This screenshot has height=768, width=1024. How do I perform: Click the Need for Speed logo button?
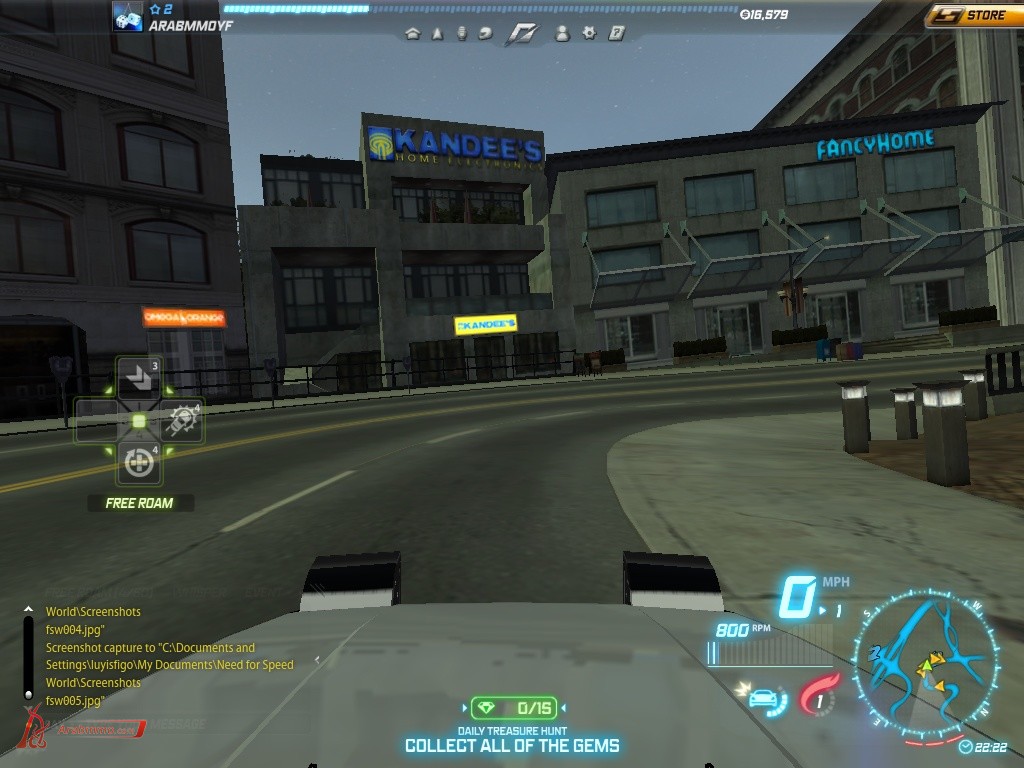click(x=521, y=33)
